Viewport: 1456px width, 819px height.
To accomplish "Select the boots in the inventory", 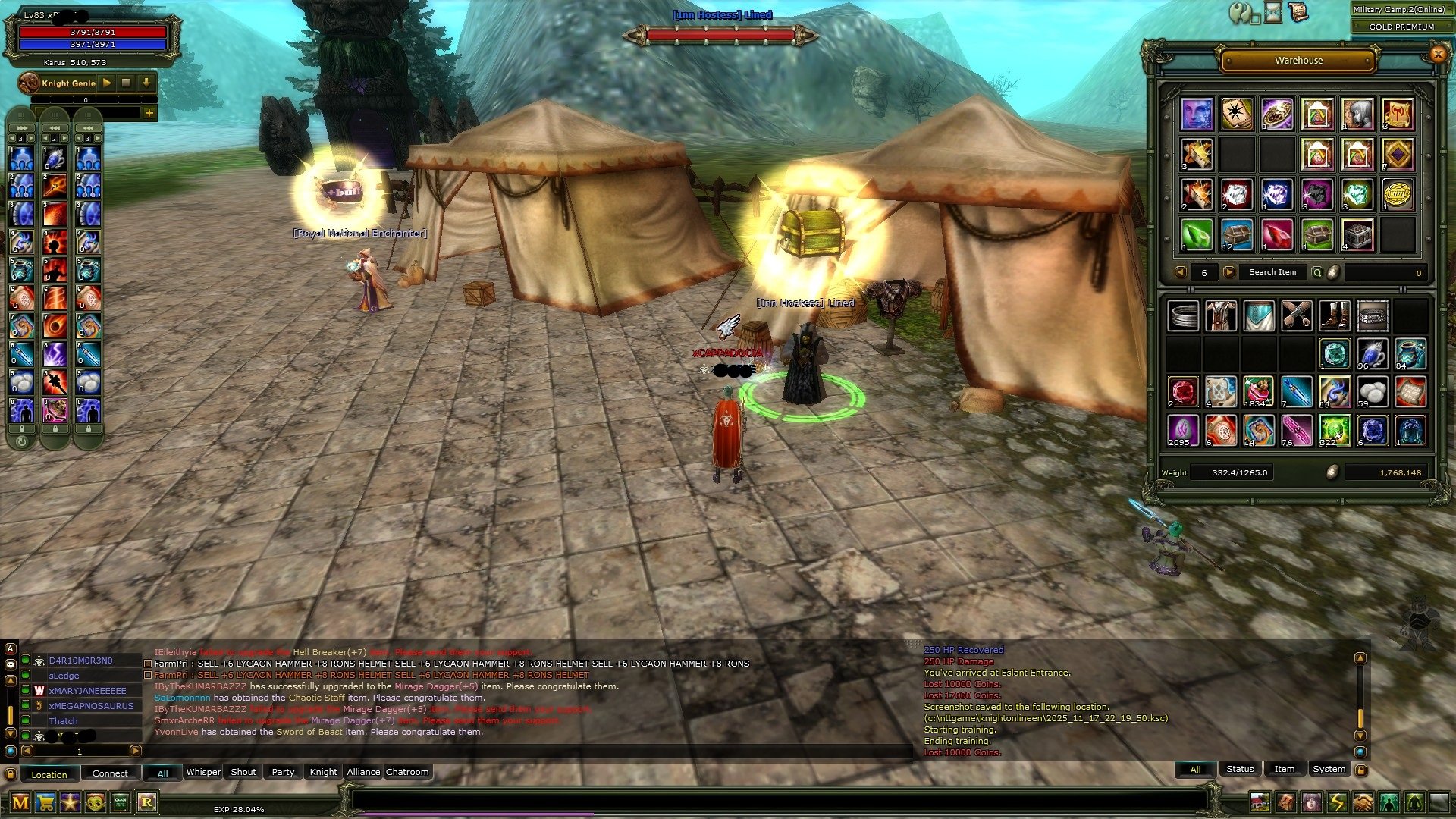I will click(1335, 316).
